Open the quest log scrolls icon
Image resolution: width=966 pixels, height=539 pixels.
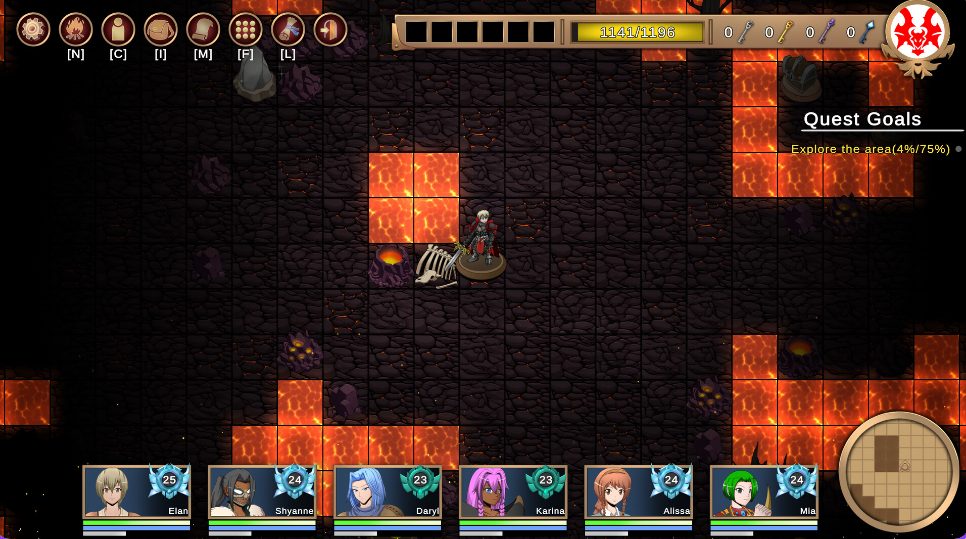click(288, 29)
